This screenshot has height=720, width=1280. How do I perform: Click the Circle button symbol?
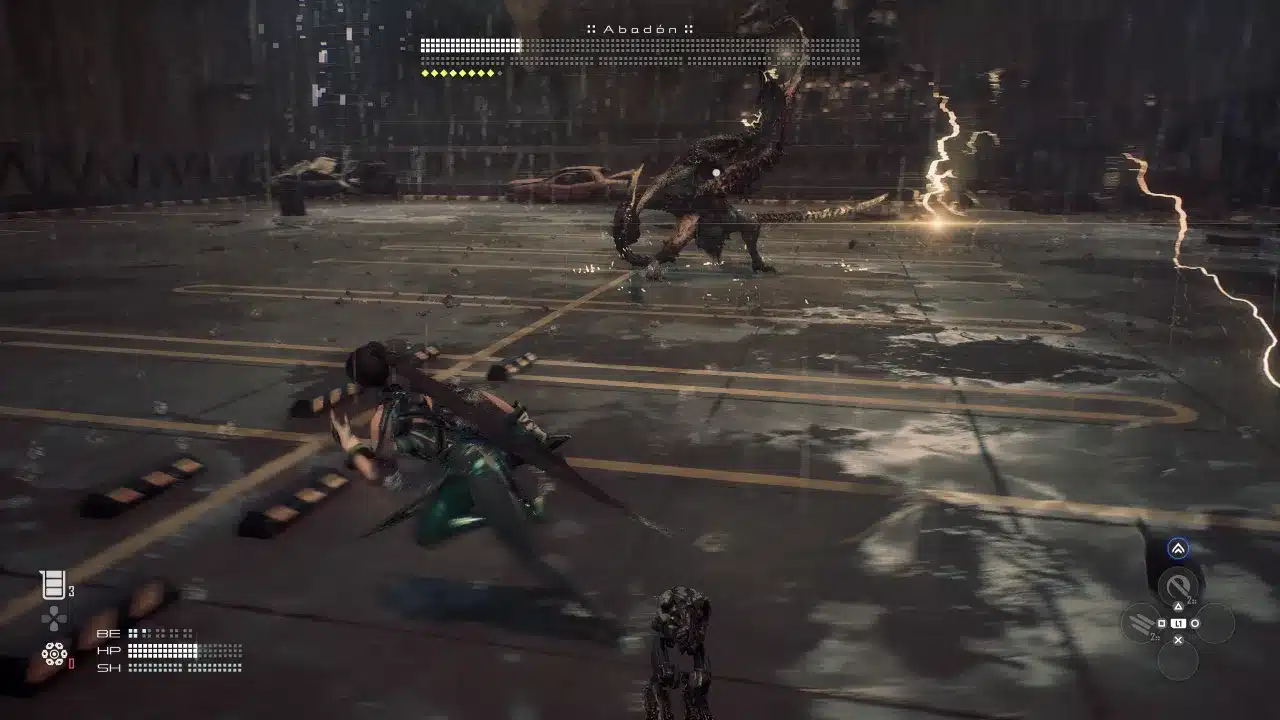click(1195, 622)
